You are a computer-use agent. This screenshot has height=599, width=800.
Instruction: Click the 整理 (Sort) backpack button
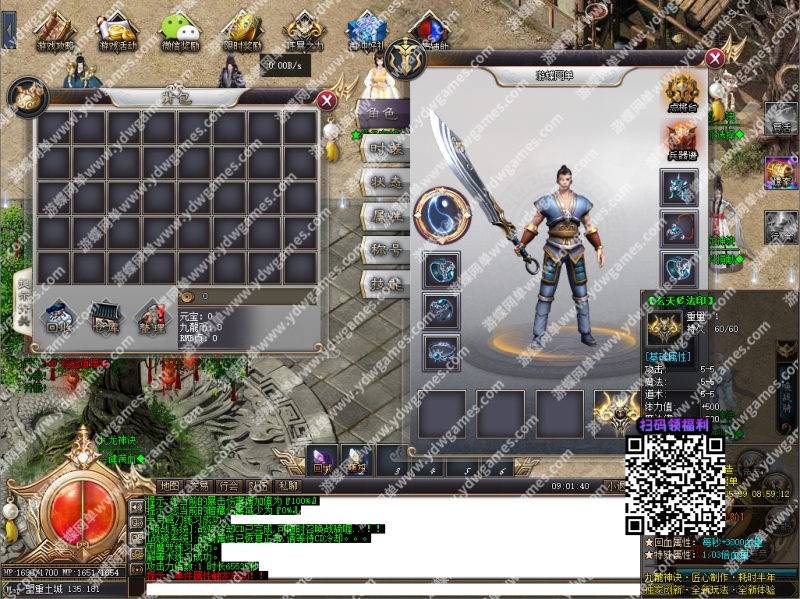151,318
